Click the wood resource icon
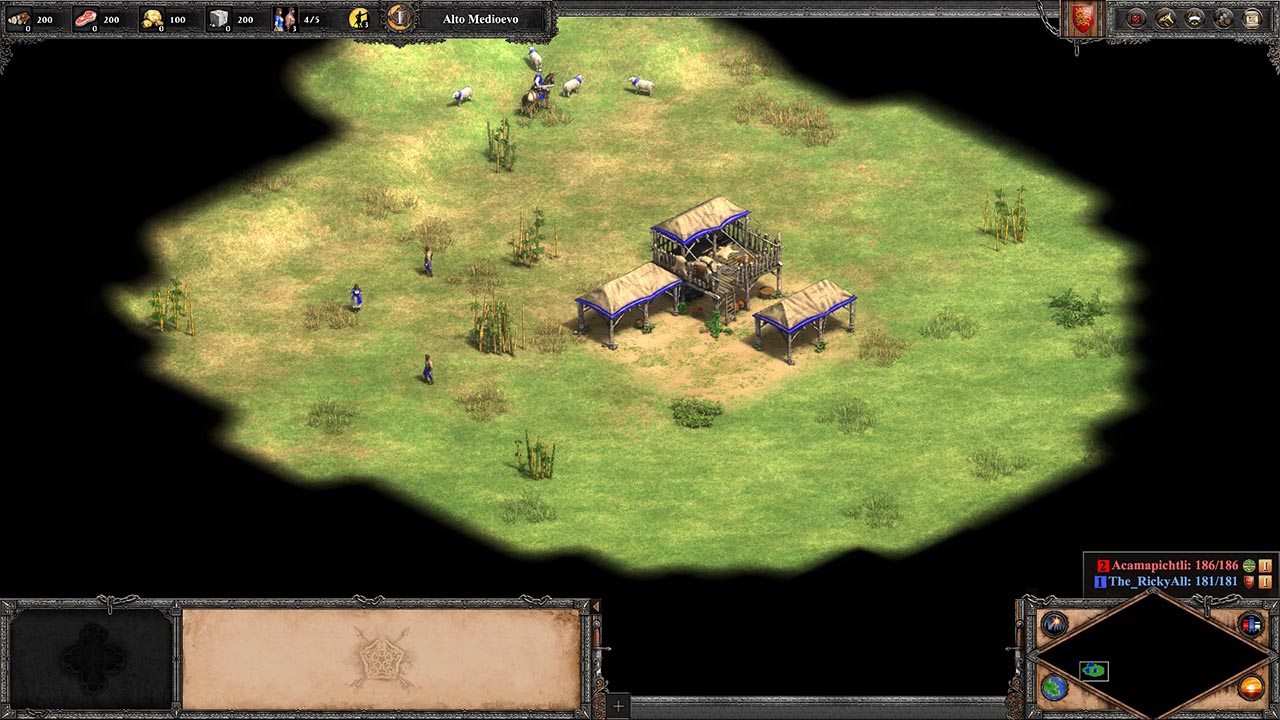The image size is (1280, 720). pyautogui.click(x=19, y=19)
